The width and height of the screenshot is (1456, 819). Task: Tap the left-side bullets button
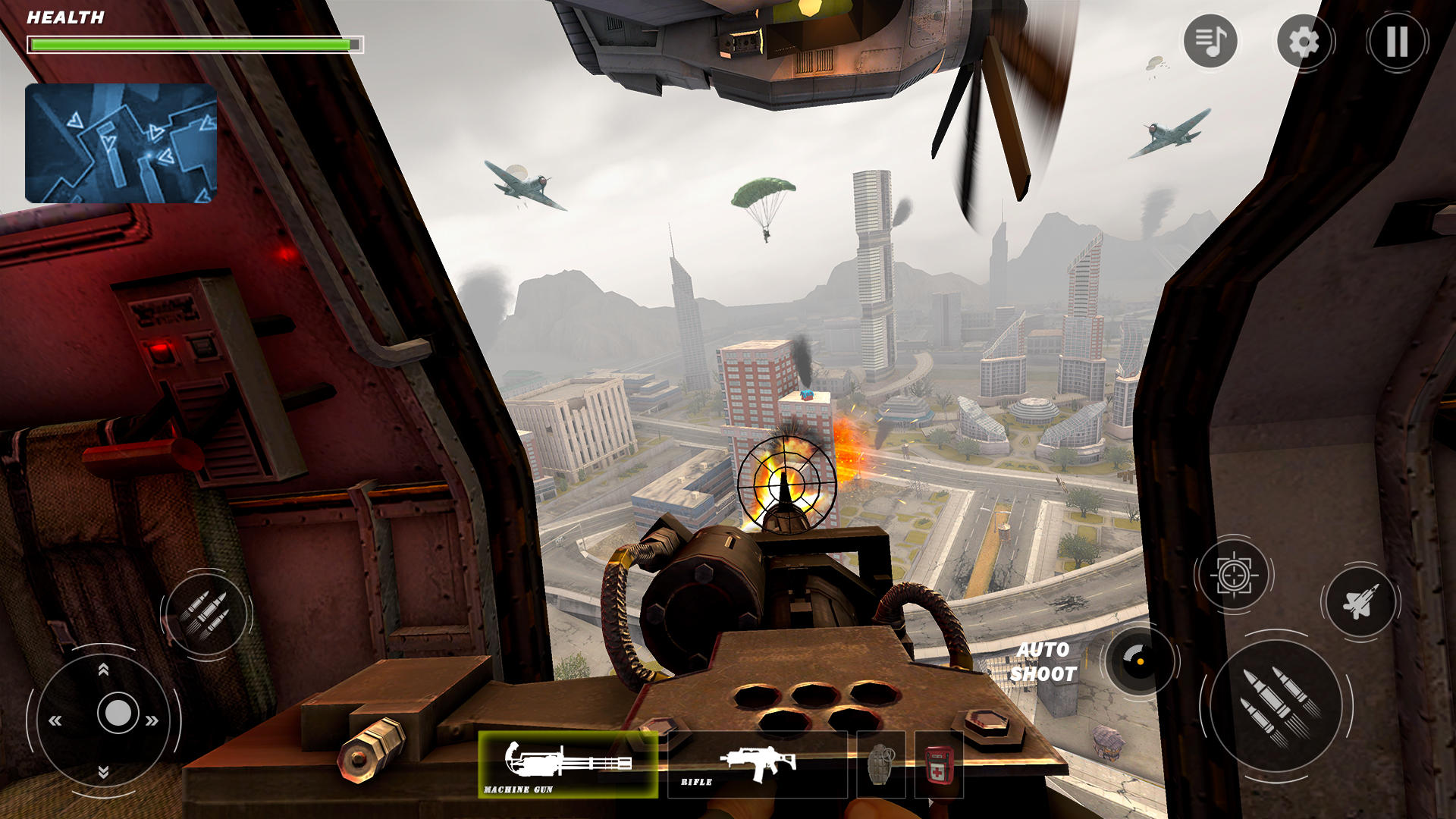tap(206, 614)
